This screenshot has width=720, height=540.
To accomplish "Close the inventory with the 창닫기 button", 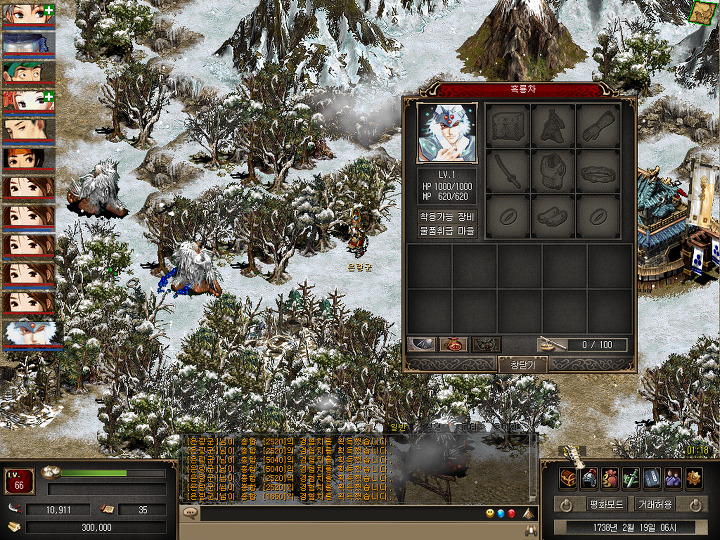I will (x=522, y=364).
